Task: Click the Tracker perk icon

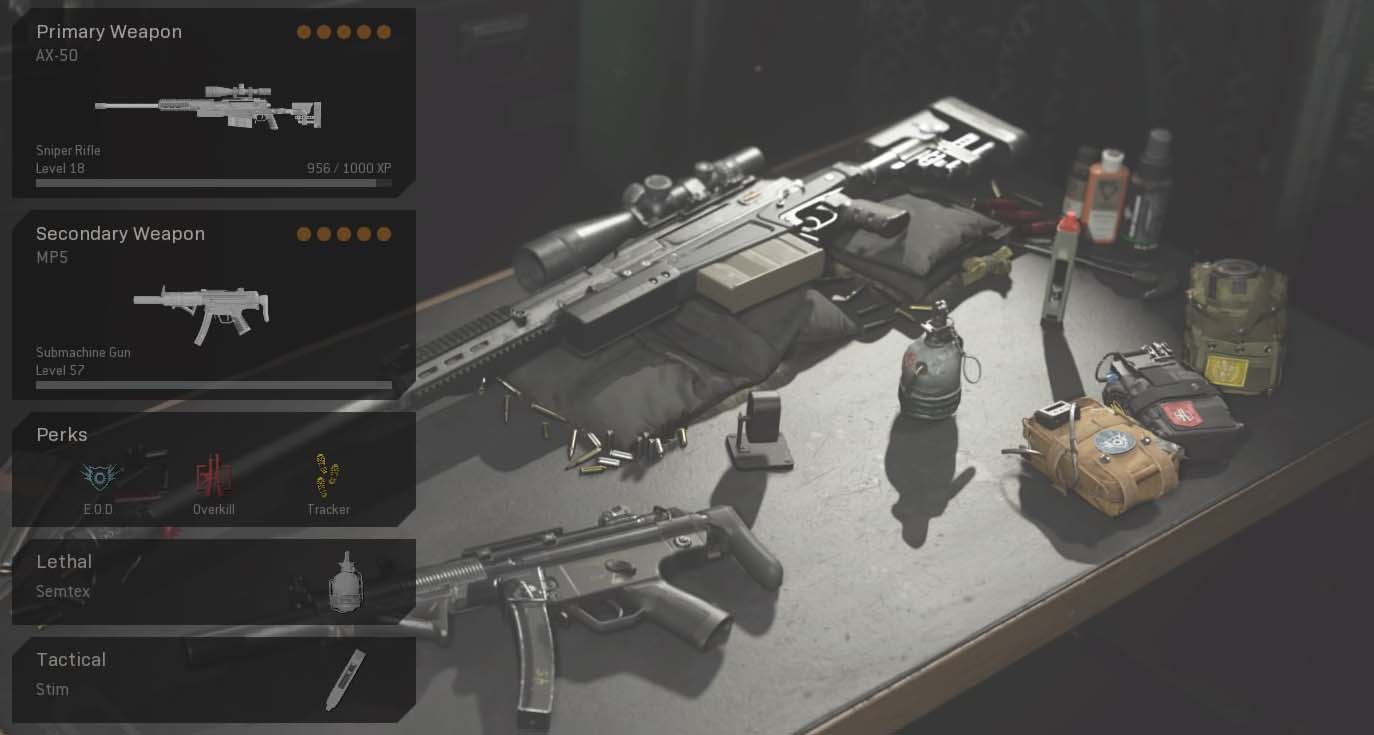Action: pyautogui.click(x=328, y=477)
